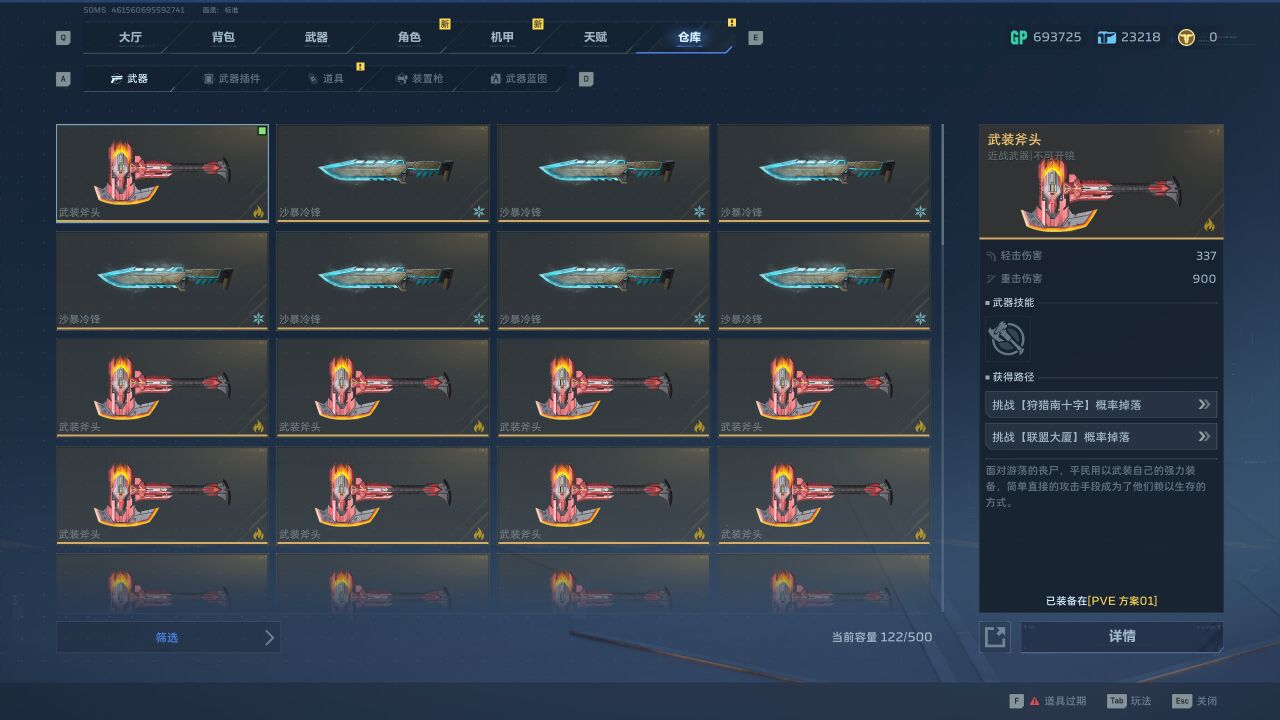Click the flame element icon on 武装斧头 card
This screenshot has height=720, width=1280.
258,212
